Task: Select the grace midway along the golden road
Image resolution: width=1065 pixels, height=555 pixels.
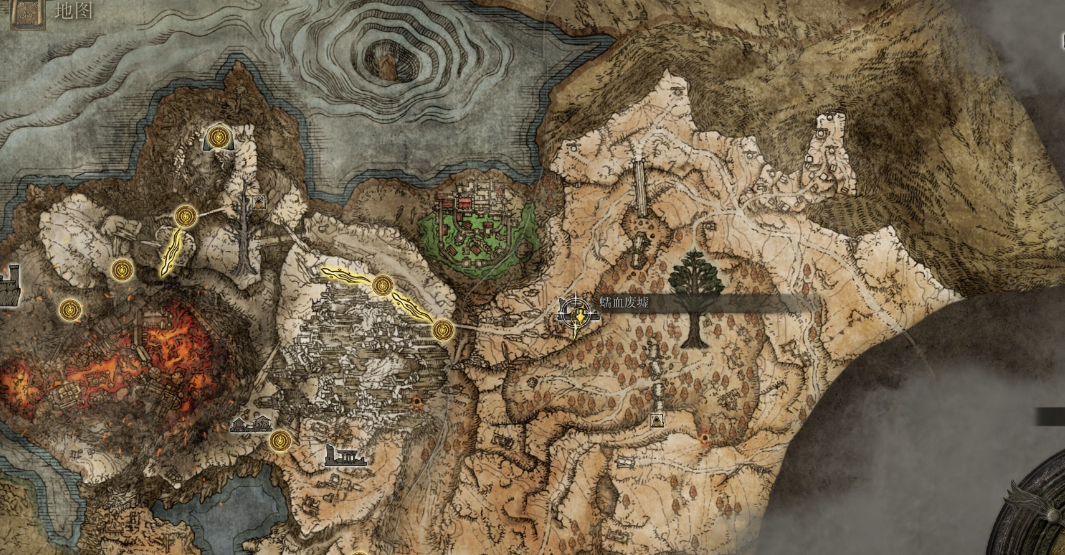Action: pyautogui.click(x=382, y=286)
